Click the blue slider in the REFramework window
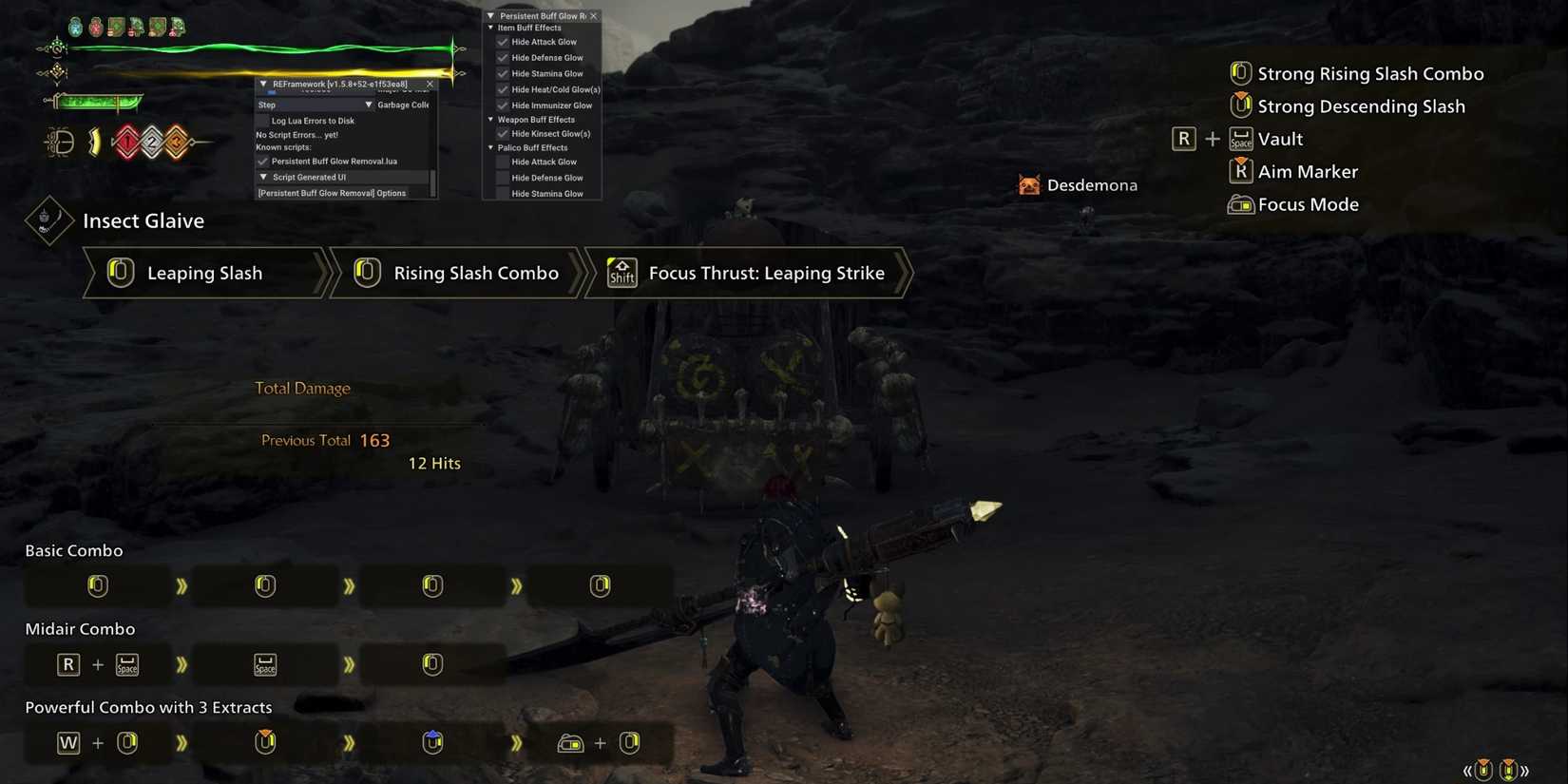This screenshot has width=1568, height=784. coord(271,91)
